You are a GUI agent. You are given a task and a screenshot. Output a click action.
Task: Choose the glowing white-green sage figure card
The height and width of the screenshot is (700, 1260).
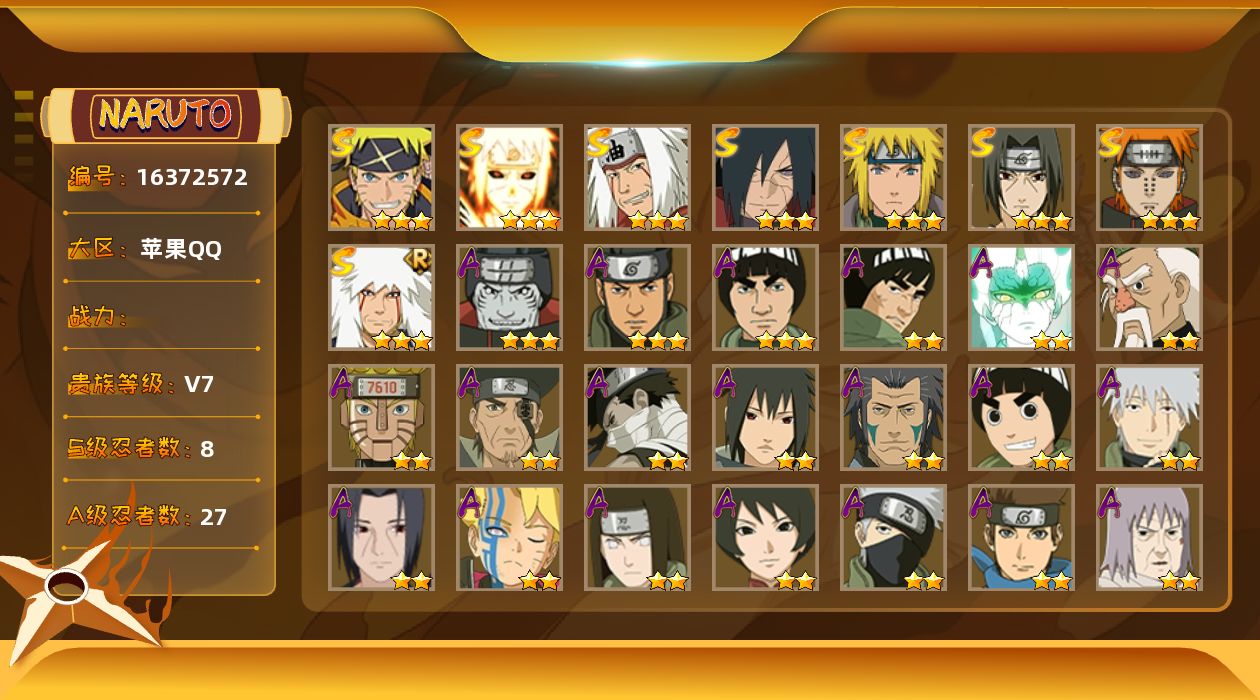[x=1021, y=298]
